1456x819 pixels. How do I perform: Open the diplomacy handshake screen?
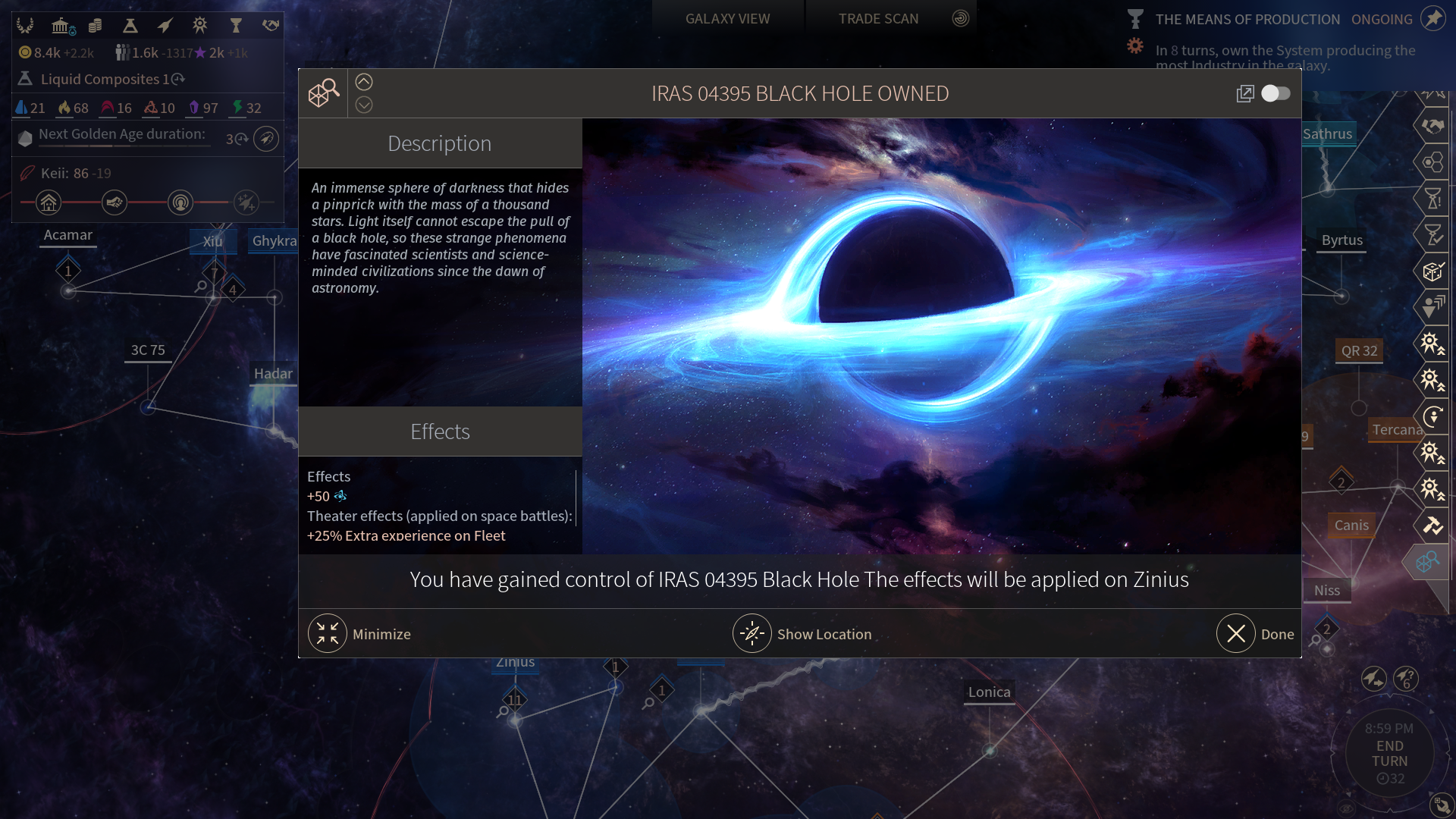pyautogui.click(x=271, y=26)
